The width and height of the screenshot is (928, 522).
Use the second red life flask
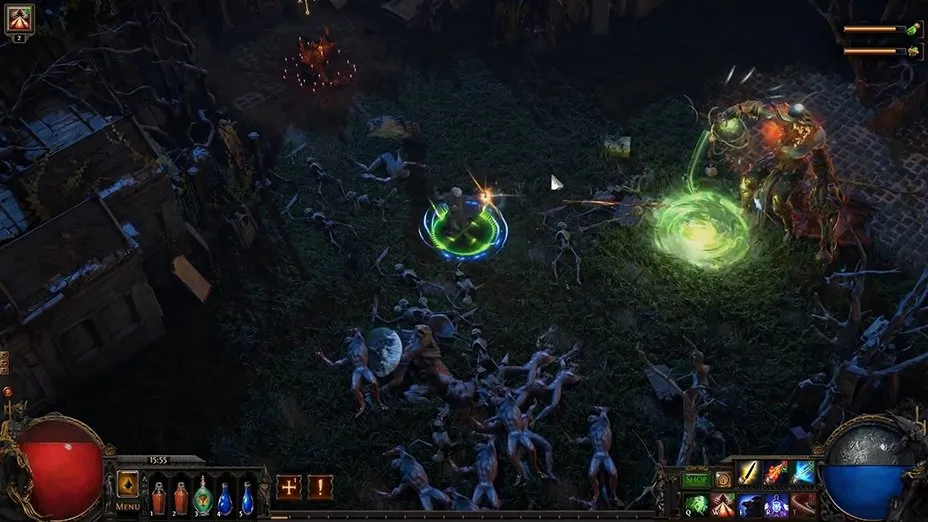181,497
